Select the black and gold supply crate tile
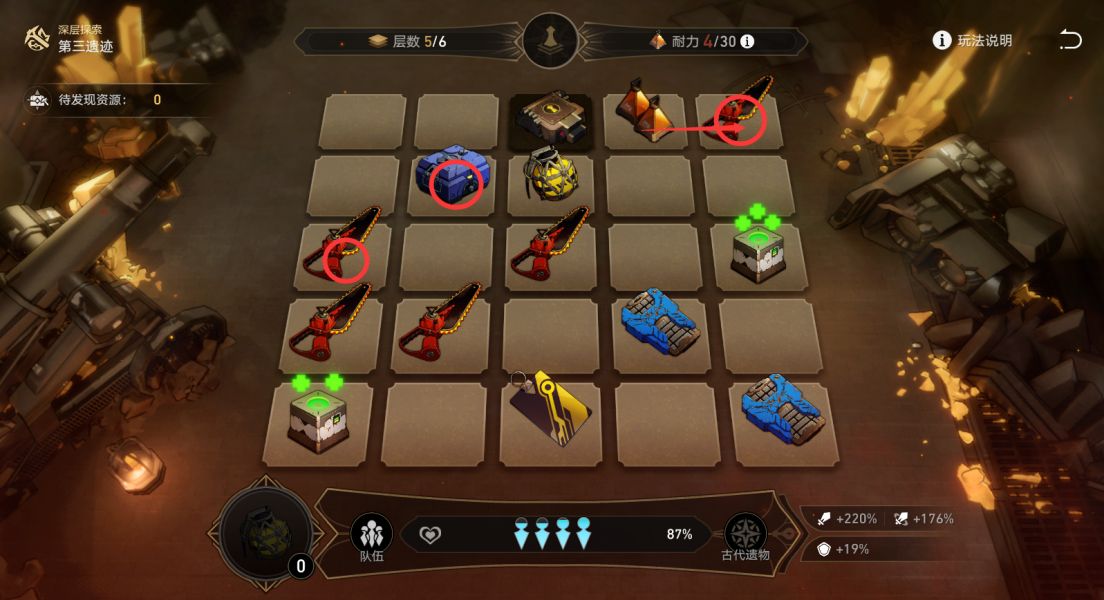1104x600 pixels. (549, 120)
